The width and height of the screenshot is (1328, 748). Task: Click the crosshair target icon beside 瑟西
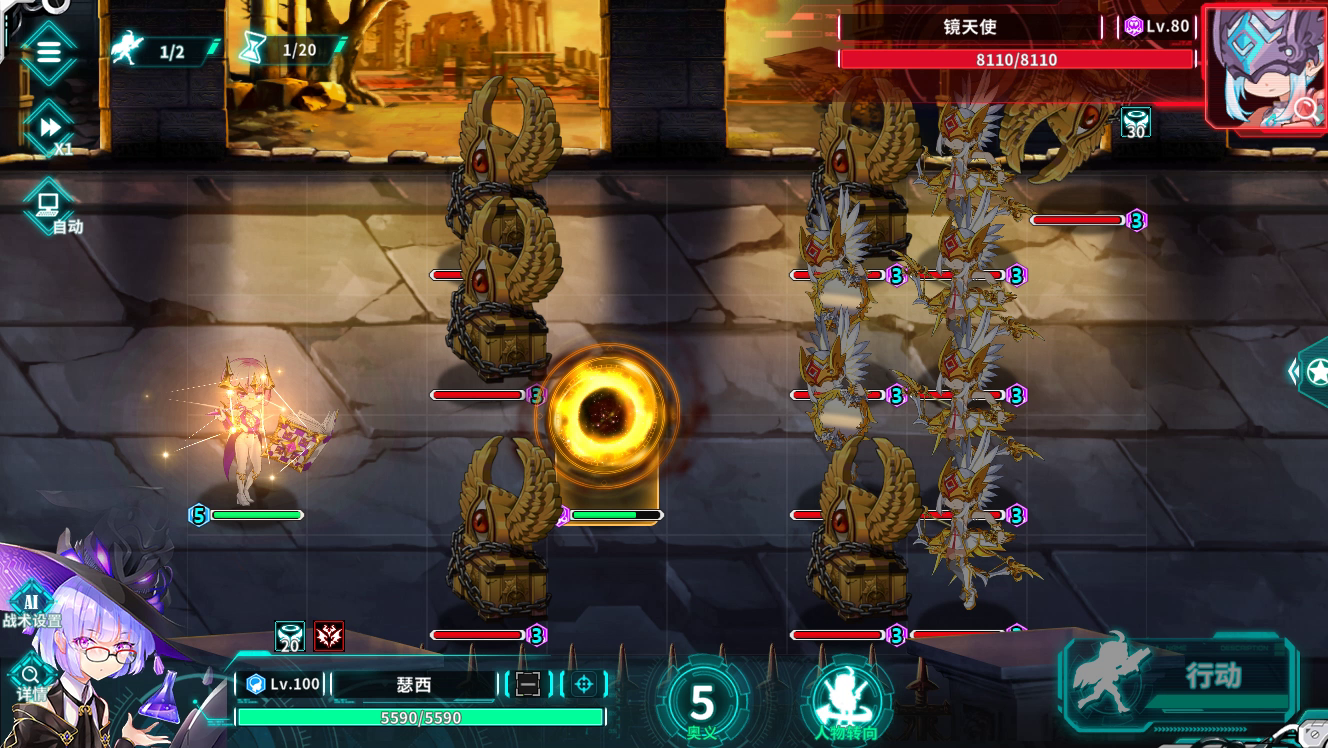(584, 684)
